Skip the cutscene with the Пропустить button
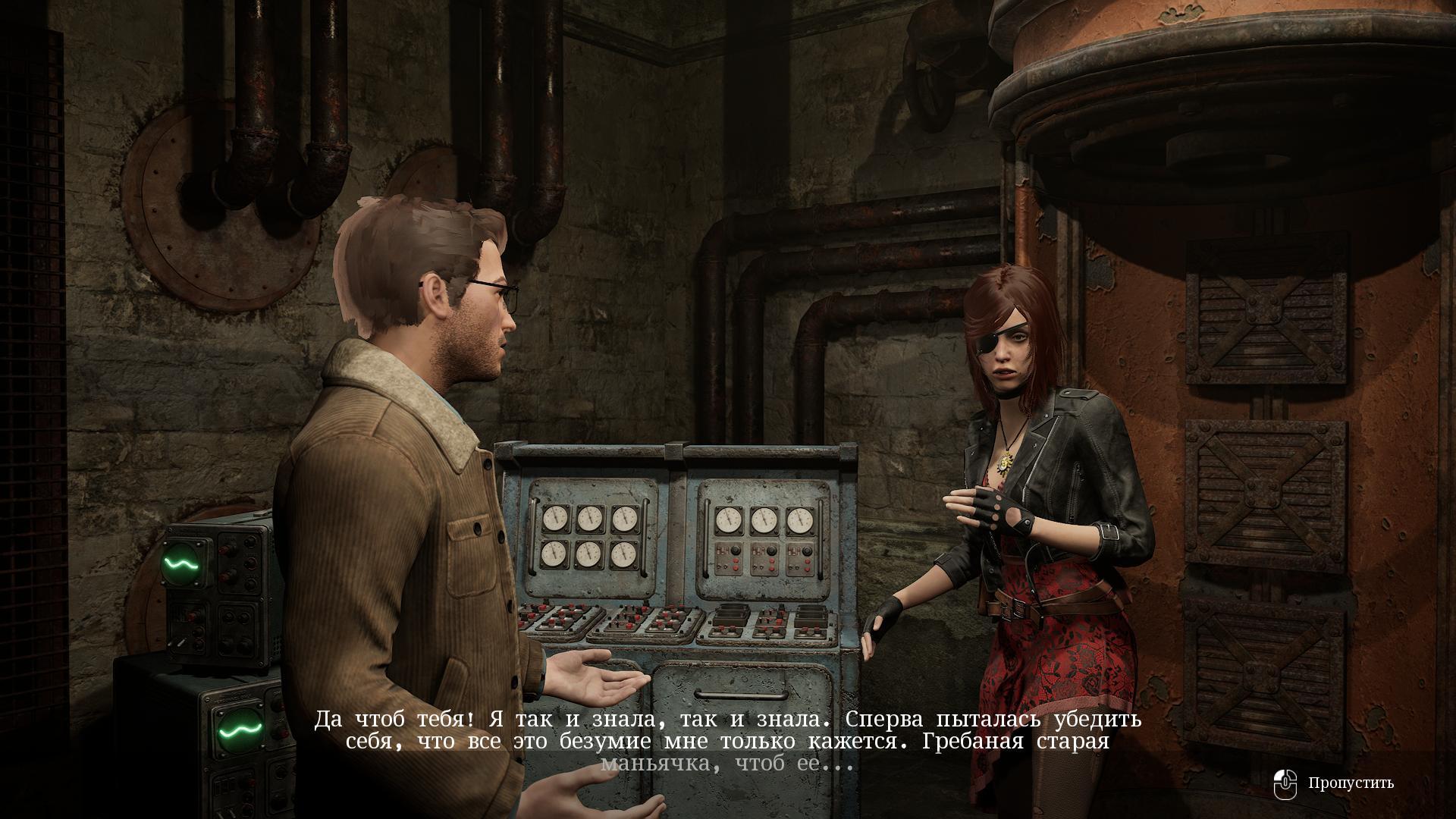This screenshot has height=819, width=1456. (1336, 783)
